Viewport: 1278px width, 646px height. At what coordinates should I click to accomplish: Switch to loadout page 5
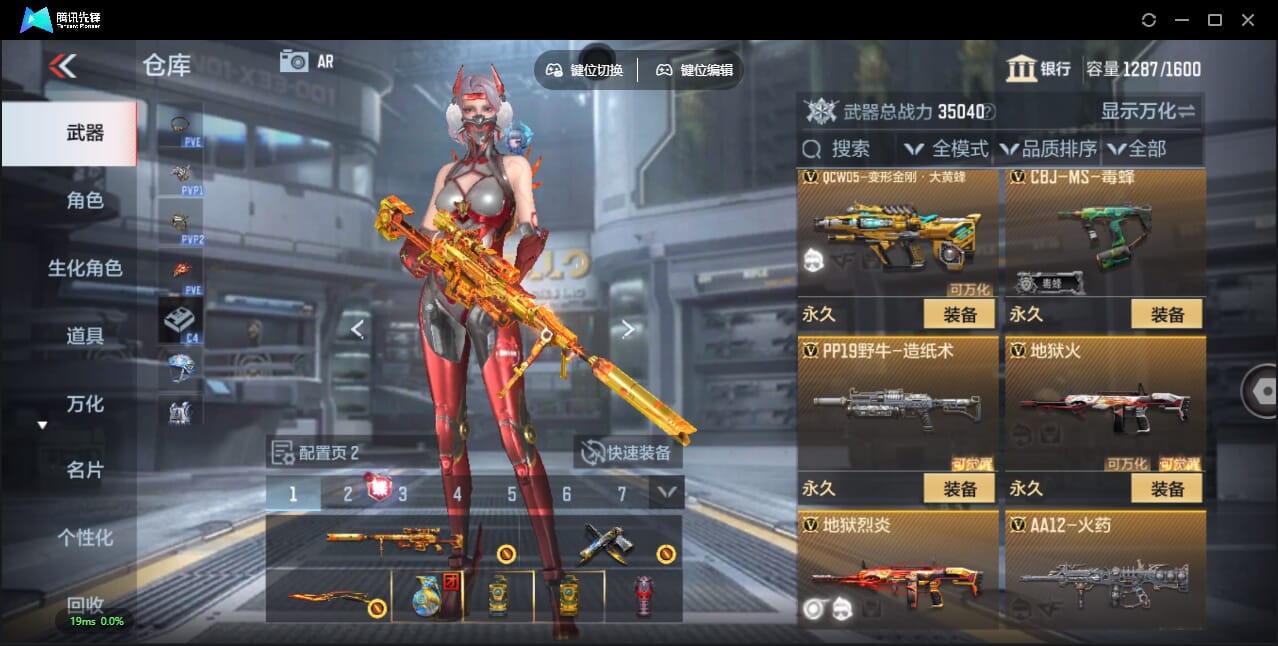[x=512, y=494]
